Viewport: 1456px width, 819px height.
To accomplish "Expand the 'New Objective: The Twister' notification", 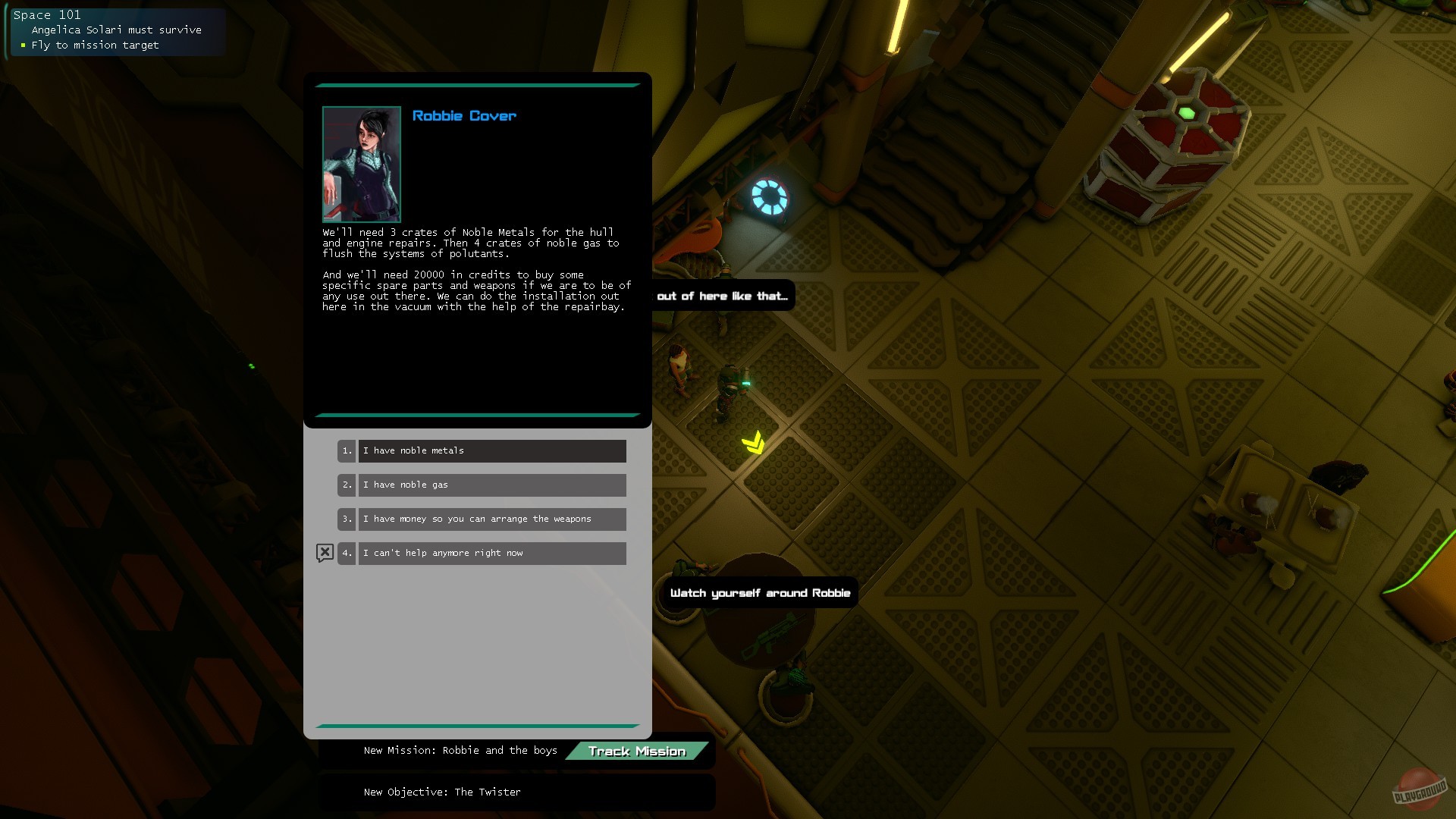I will pyautogui.click(x=442, y=792).
